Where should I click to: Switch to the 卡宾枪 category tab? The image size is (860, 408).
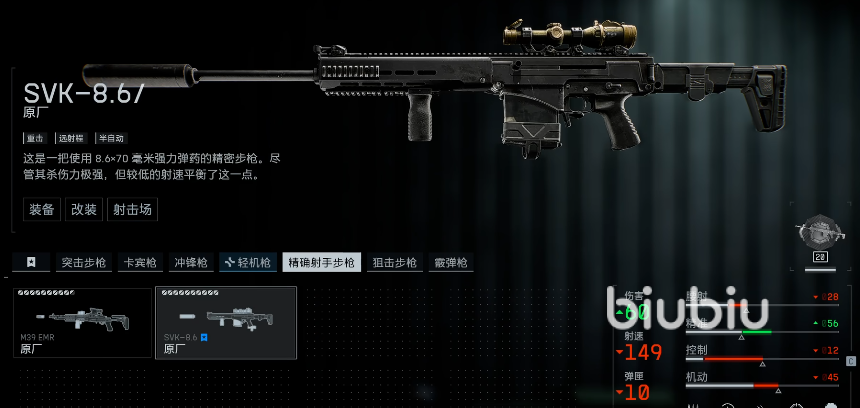pos(138,262)
